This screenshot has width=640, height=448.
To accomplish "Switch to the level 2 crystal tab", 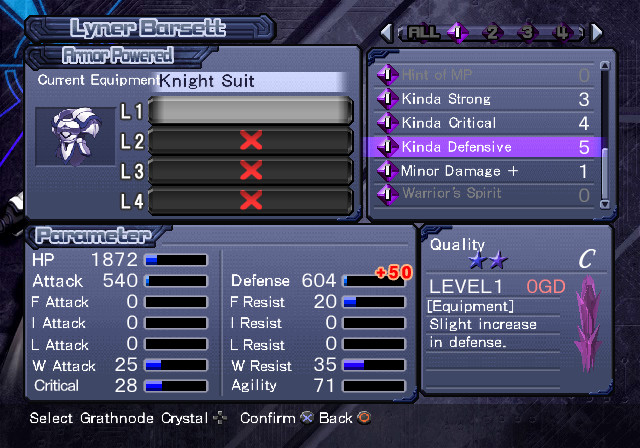I will click(x=491, y=32).
